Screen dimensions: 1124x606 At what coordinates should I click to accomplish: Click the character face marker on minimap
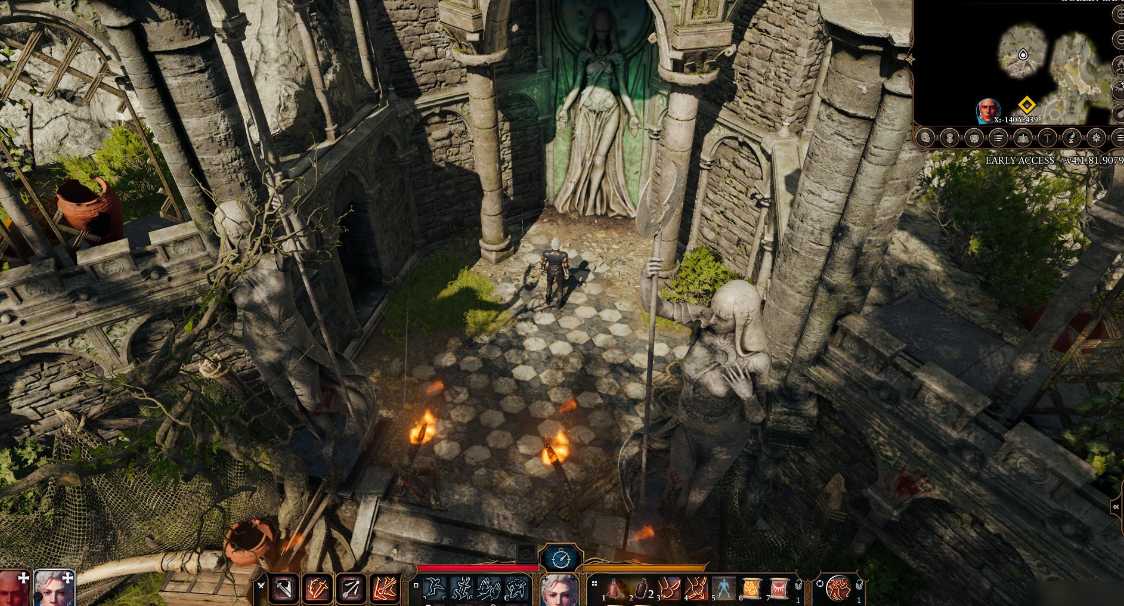[988, 109]
